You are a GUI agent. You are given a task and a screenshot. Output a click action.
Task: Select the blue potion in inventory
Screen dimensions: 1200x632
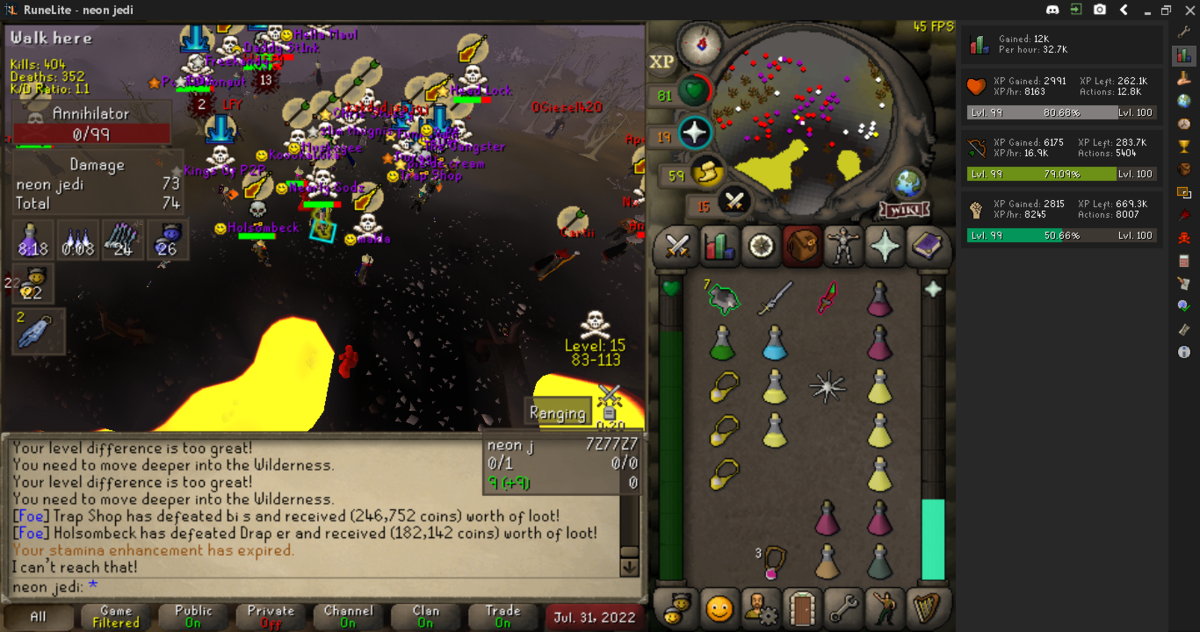coord(774,342)
